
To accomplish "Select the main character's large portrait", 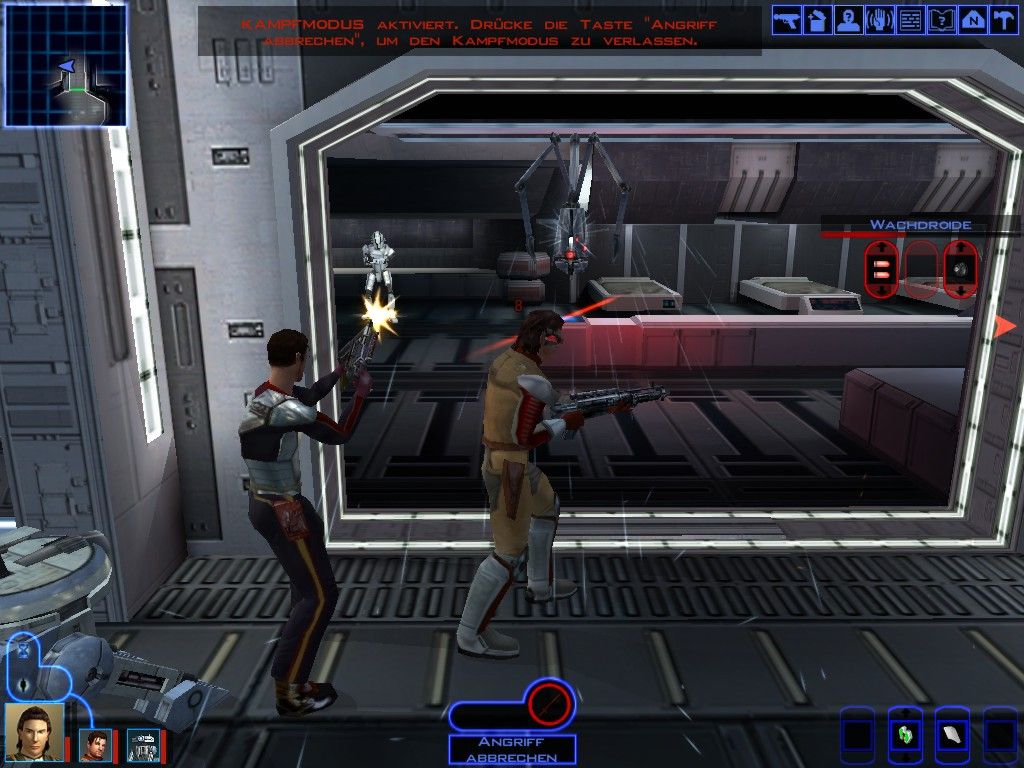I will (x=34, y=733).
